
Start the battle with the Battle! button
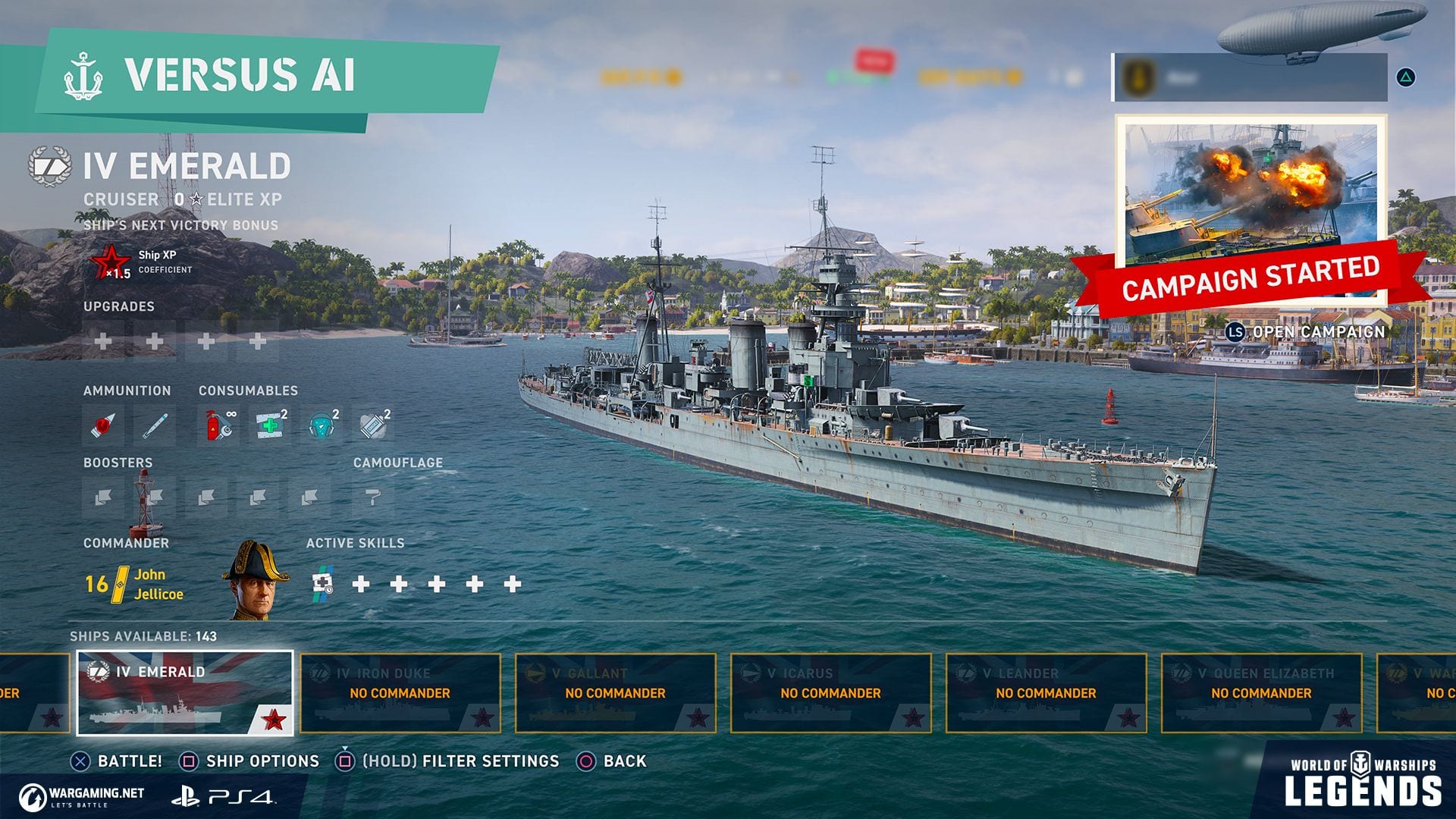(118, 761)
